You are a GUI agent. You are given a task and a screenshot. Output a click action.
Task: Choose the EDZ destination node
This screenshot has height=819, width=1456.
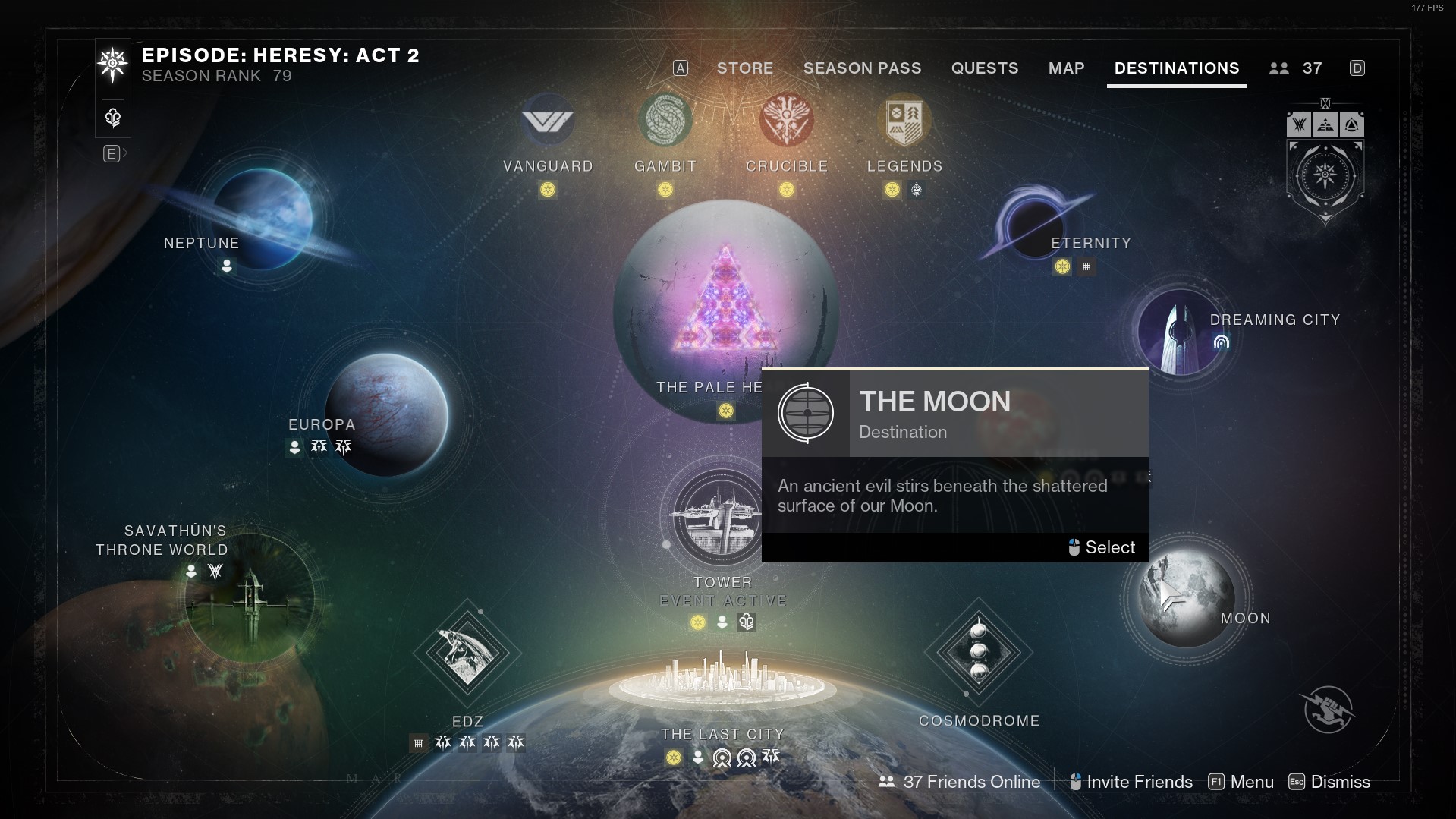click(467, 653)
